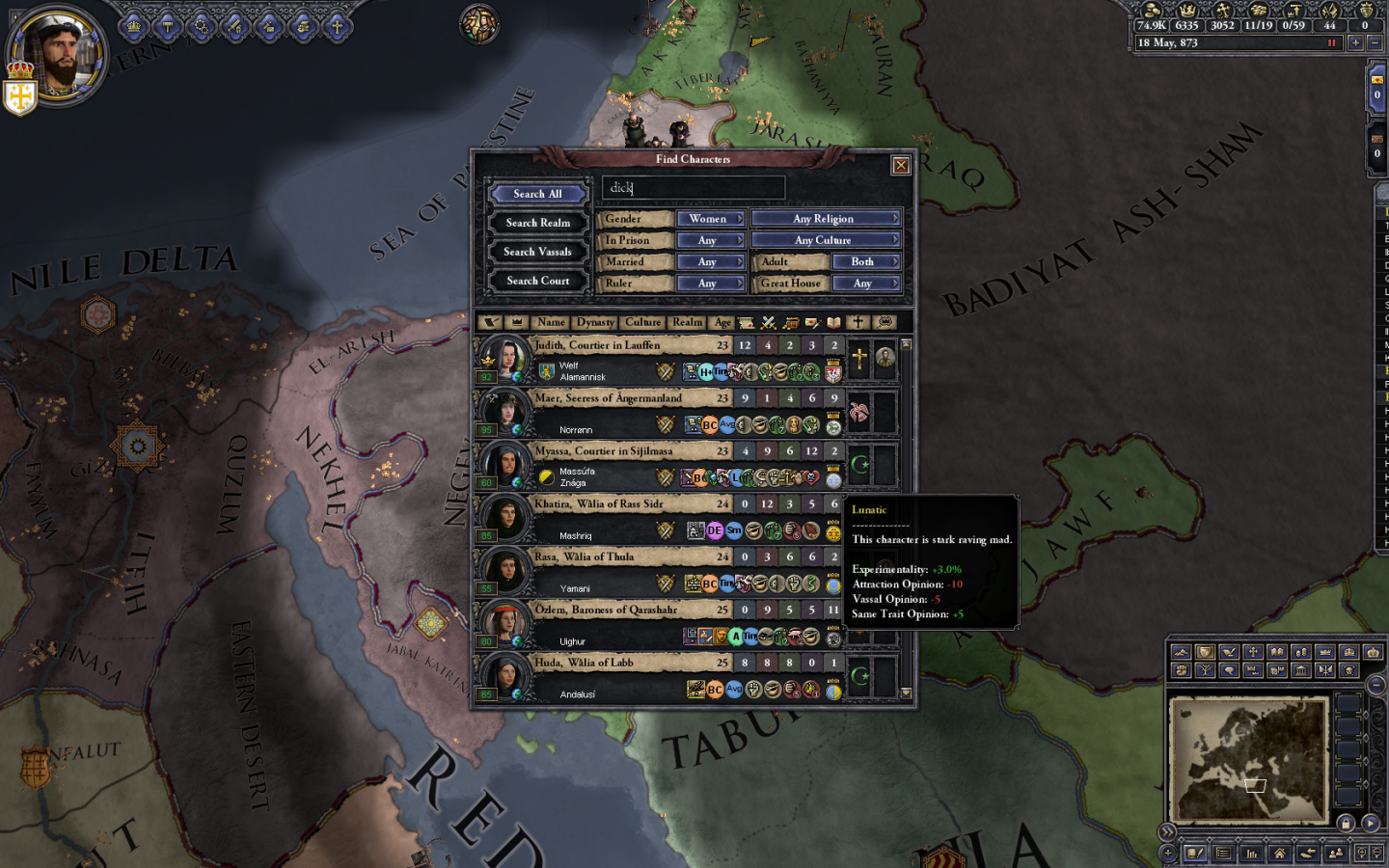Click the Search All button
Screen dimensions: 1389x868
(x=537, y=193)
